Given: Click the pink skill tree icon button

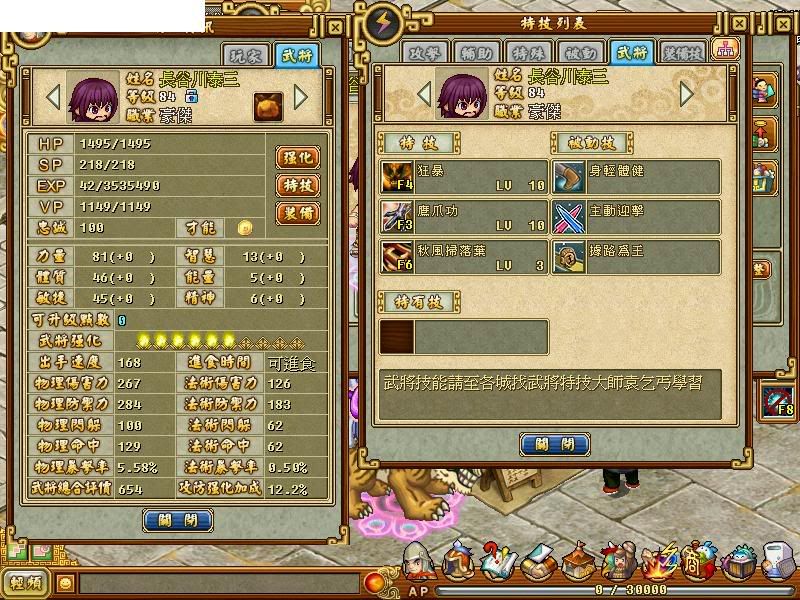Looking at the screenshot, I should (723, 49).
